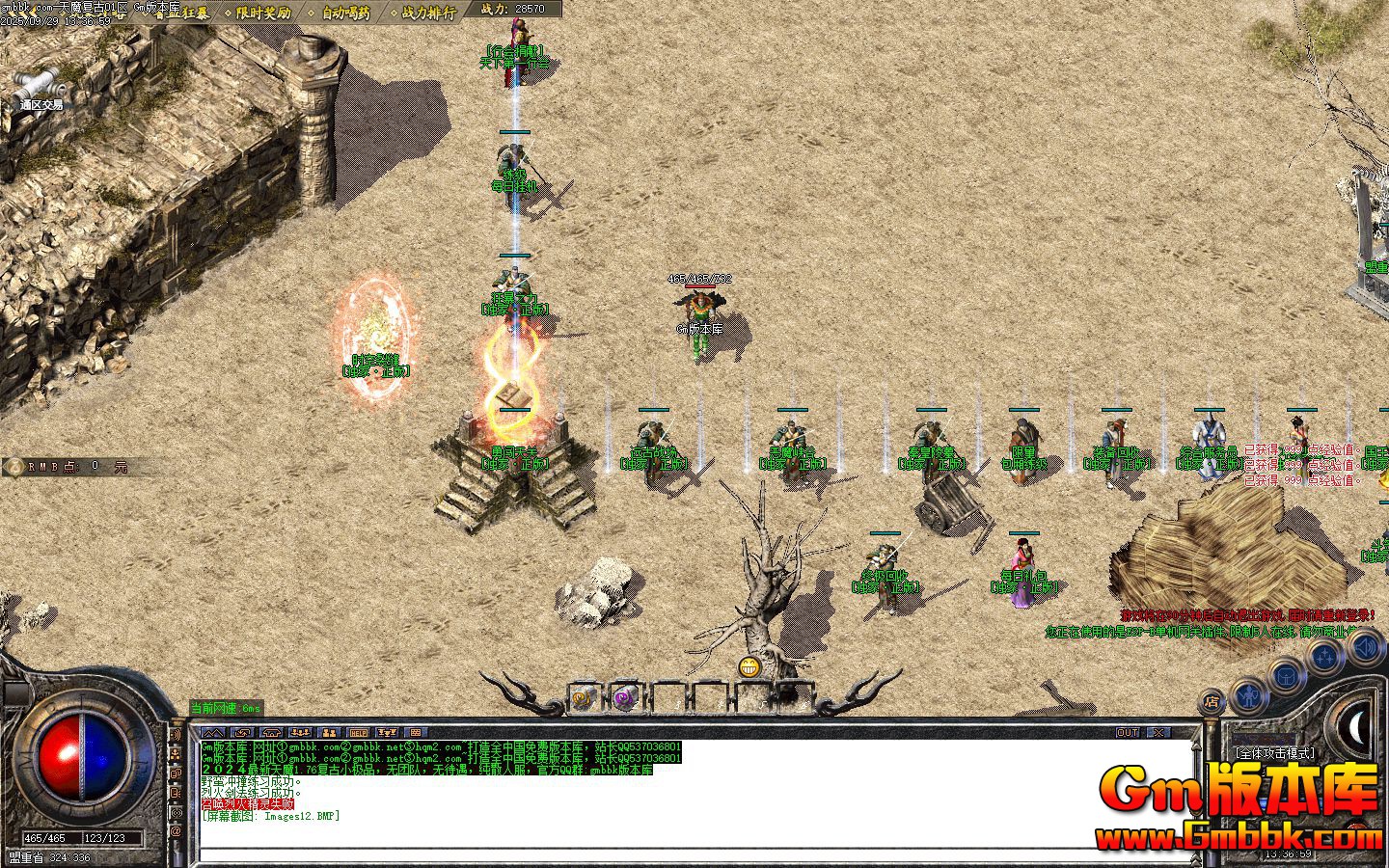Use the yellow scroll in the quick slot
This screenshot has height=868, width=1389.
coord(583,696)
